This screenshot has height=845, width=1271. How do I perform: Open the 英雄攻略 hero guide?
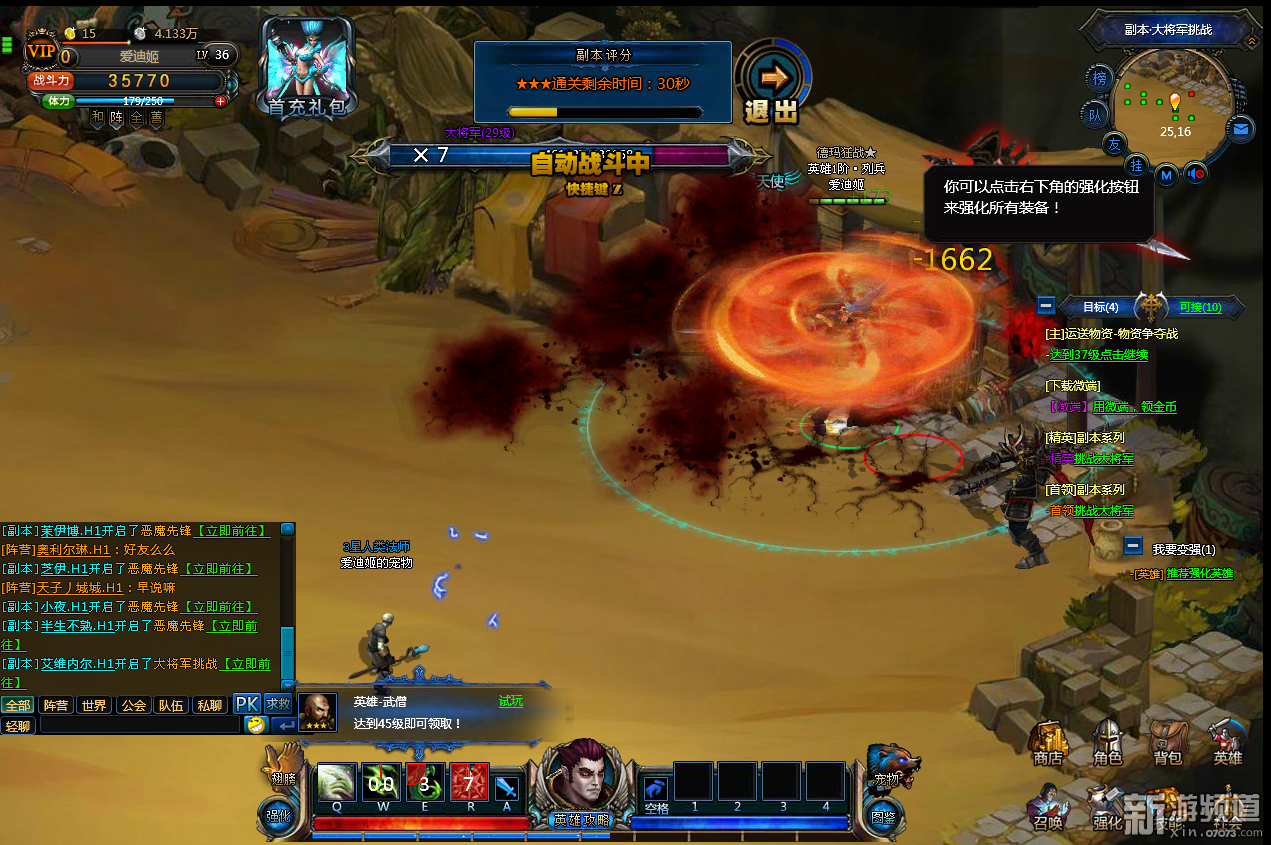pyautogui.click(x=581, y=780)
